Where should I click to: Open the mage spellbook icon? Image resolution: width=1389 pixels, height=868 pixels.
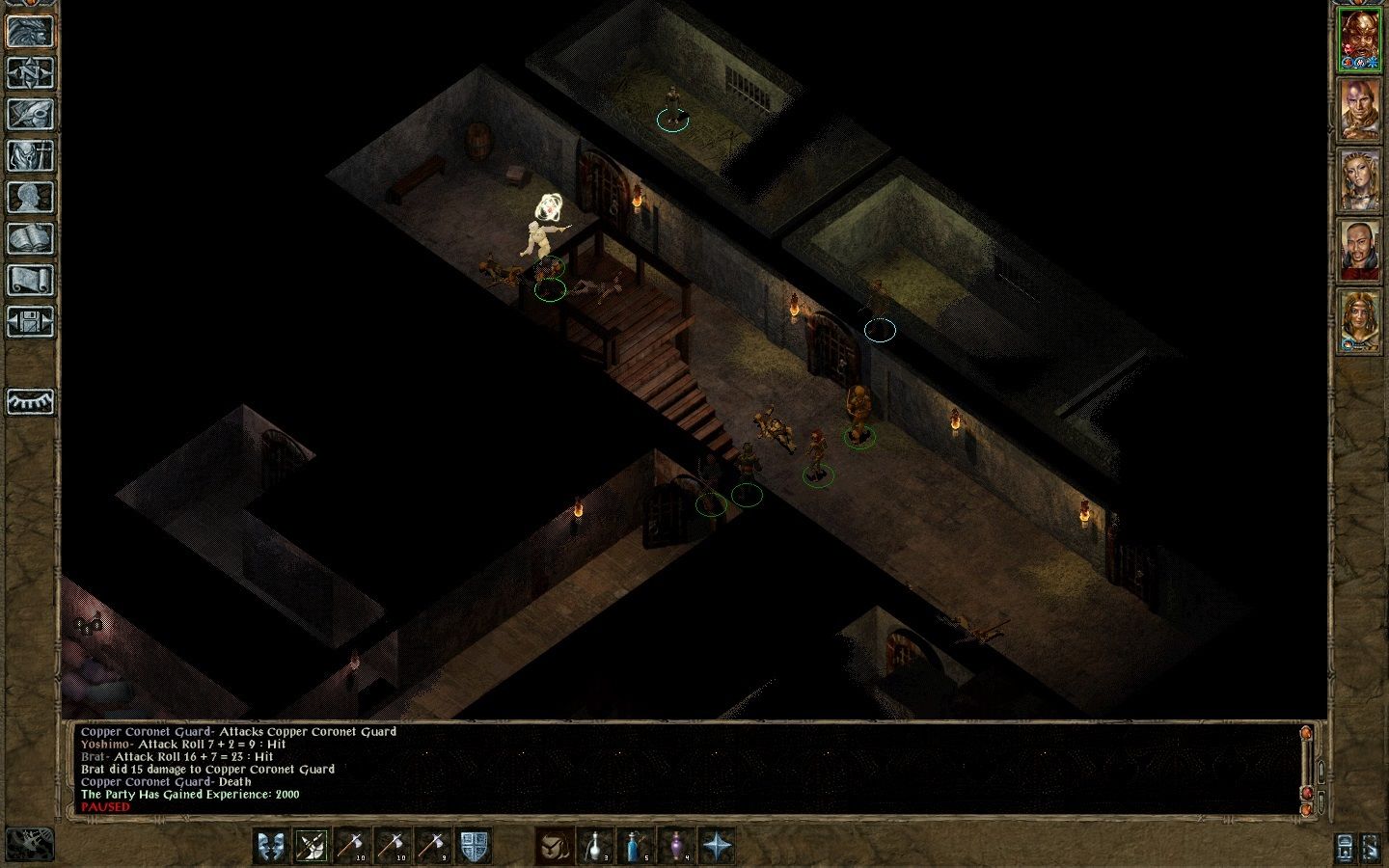click(32, 236)
